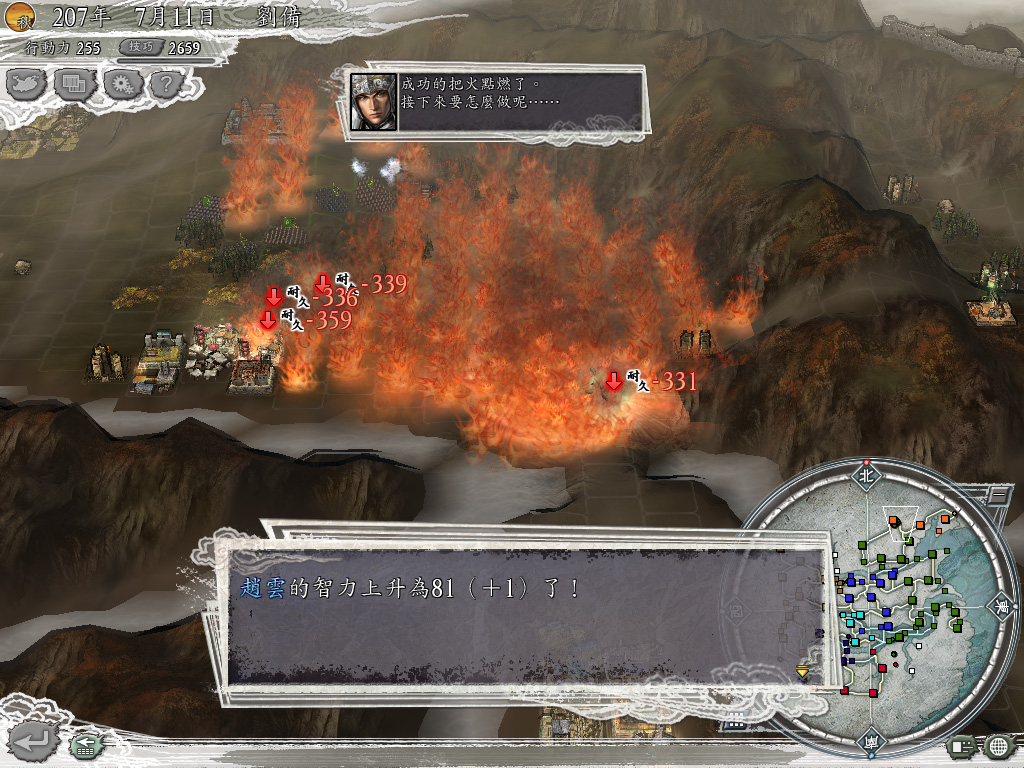Open the China map overview button
Image resolution: width=1024 pixels, height=768 pixels.
[27, 82]
